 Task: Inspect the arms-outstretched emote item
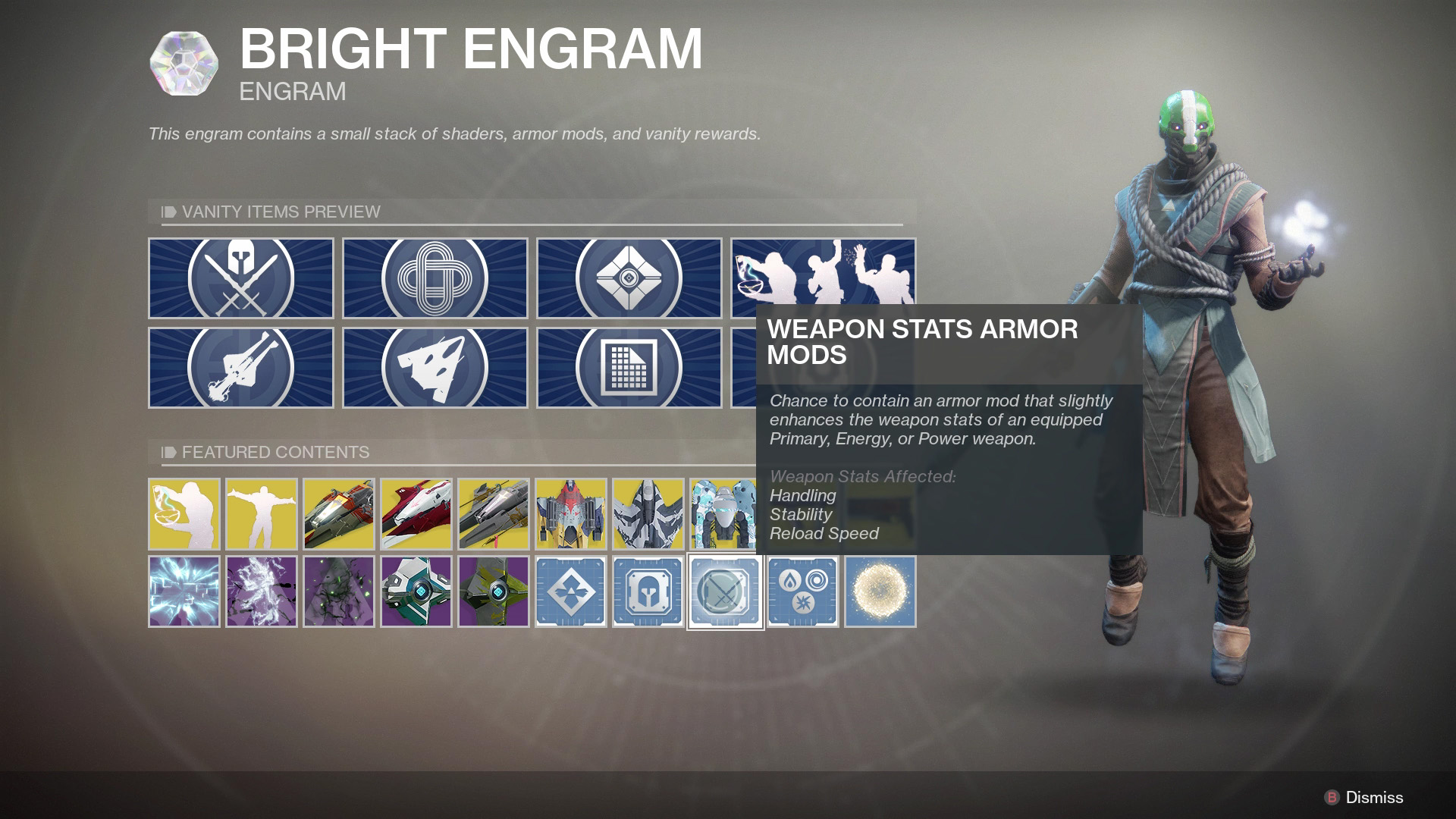click(262, 513)
